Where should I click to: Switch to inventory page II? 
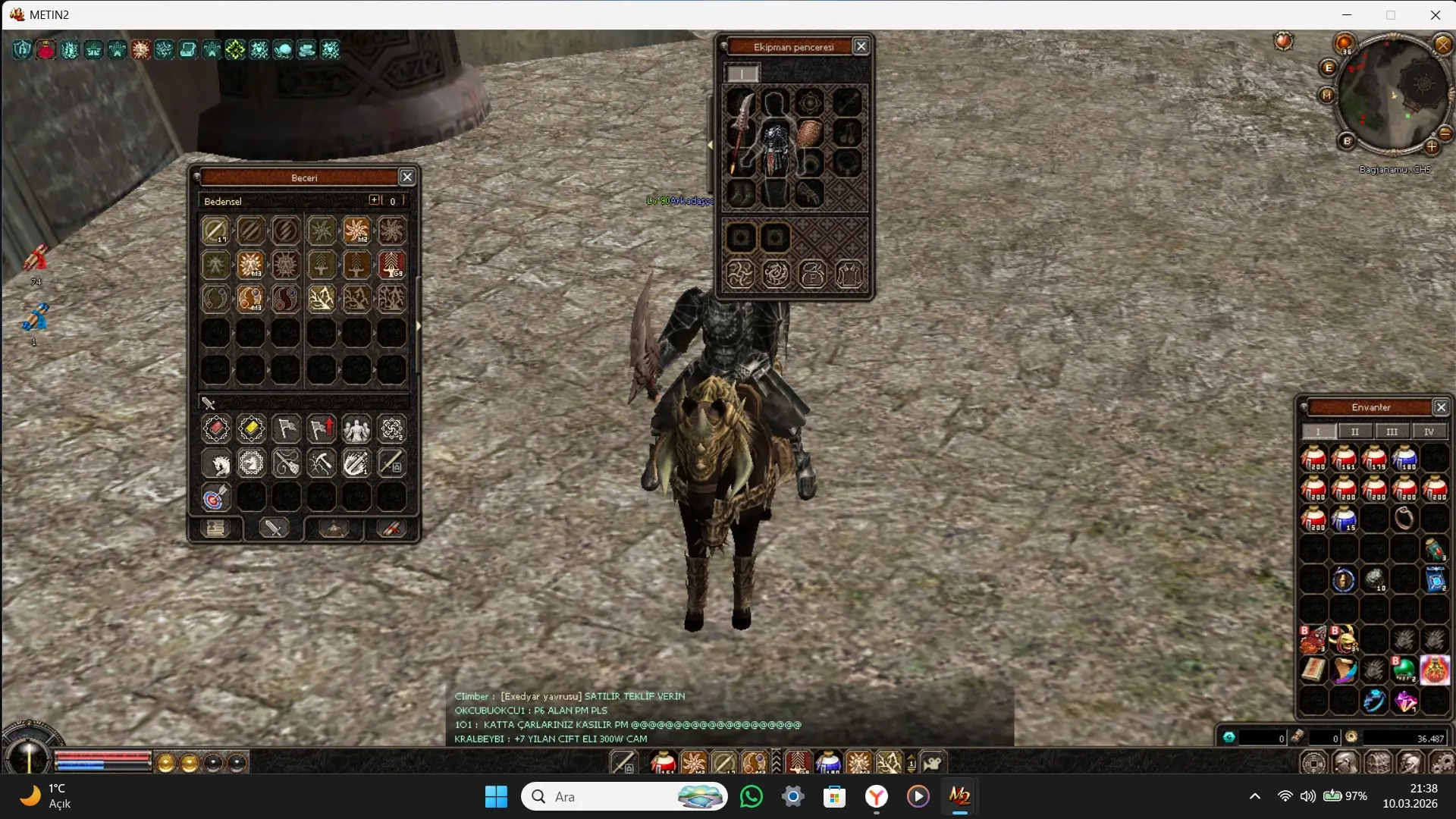(x=1354, y=431)
